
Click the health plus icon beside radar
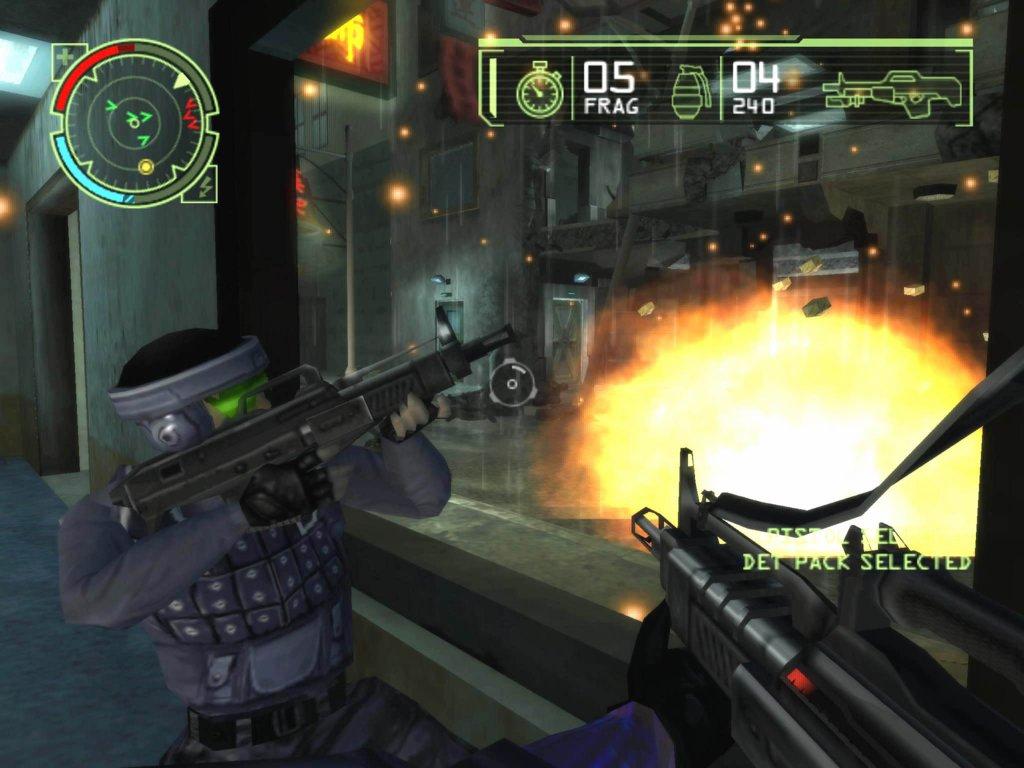point(66,55)
